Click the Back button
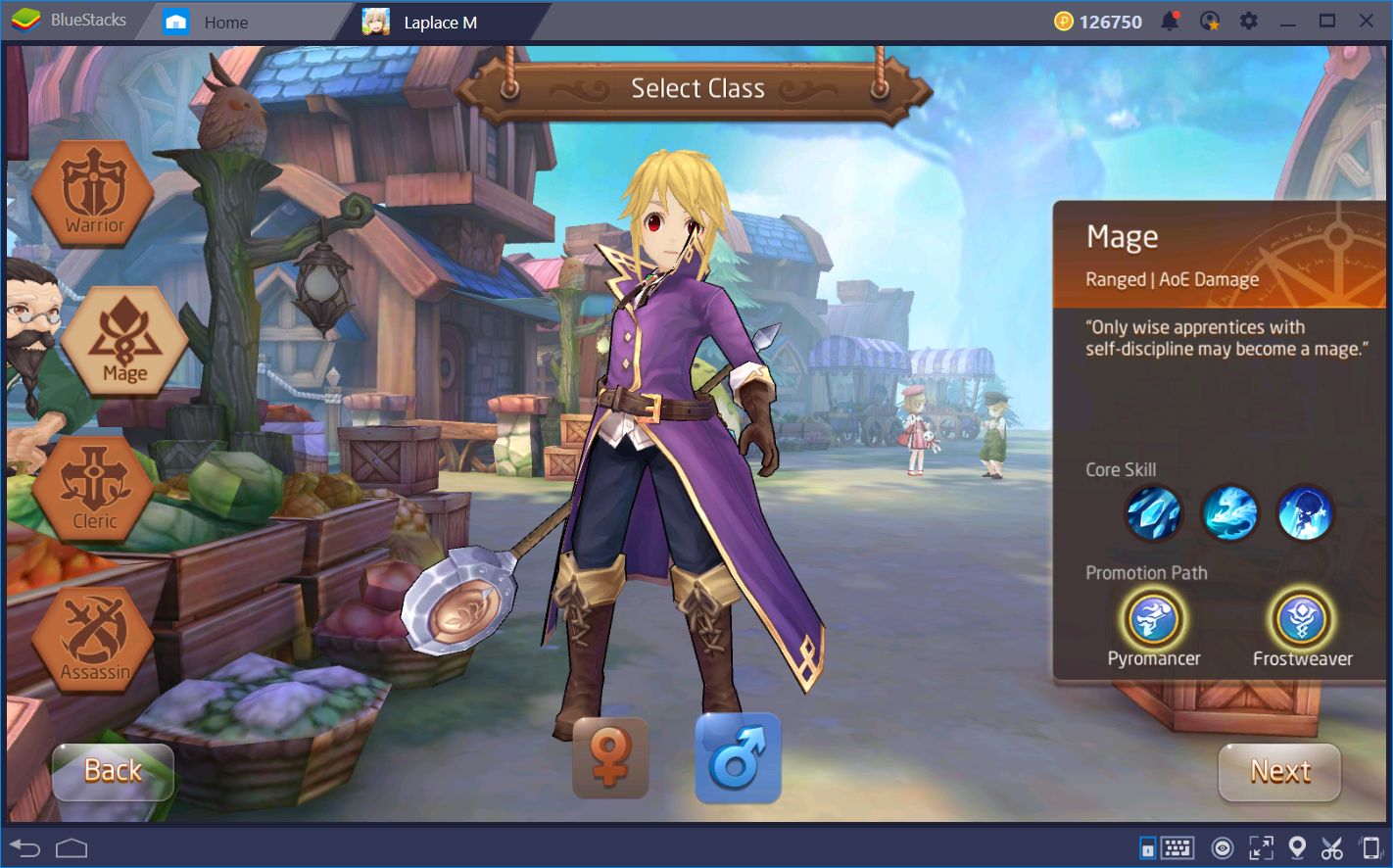Image resolution: width=1393 pixels, height=868 pixels. coord(113,771)
